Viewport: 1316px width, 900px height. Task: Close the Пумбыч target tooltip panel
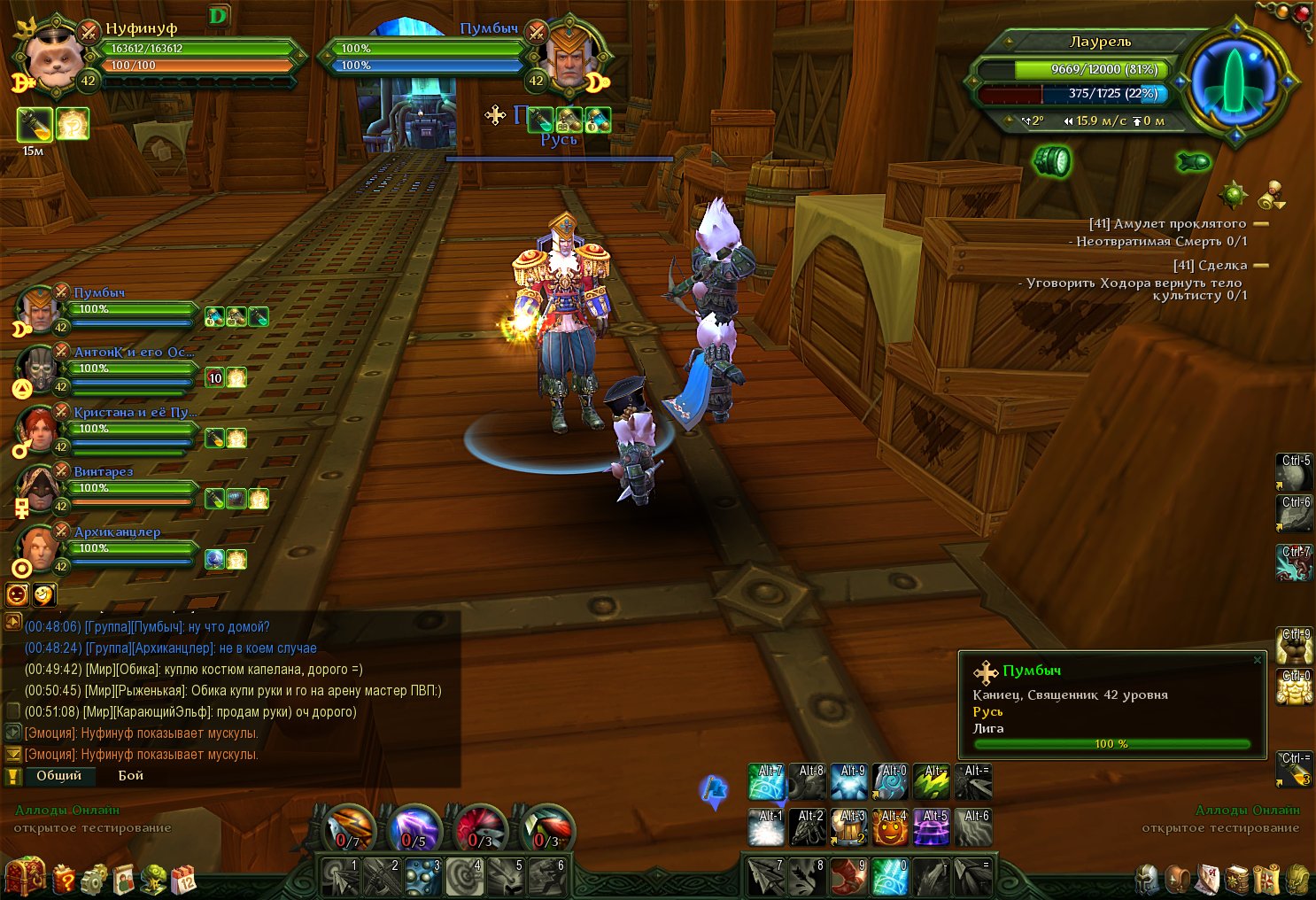click(x=1258, y=660)
